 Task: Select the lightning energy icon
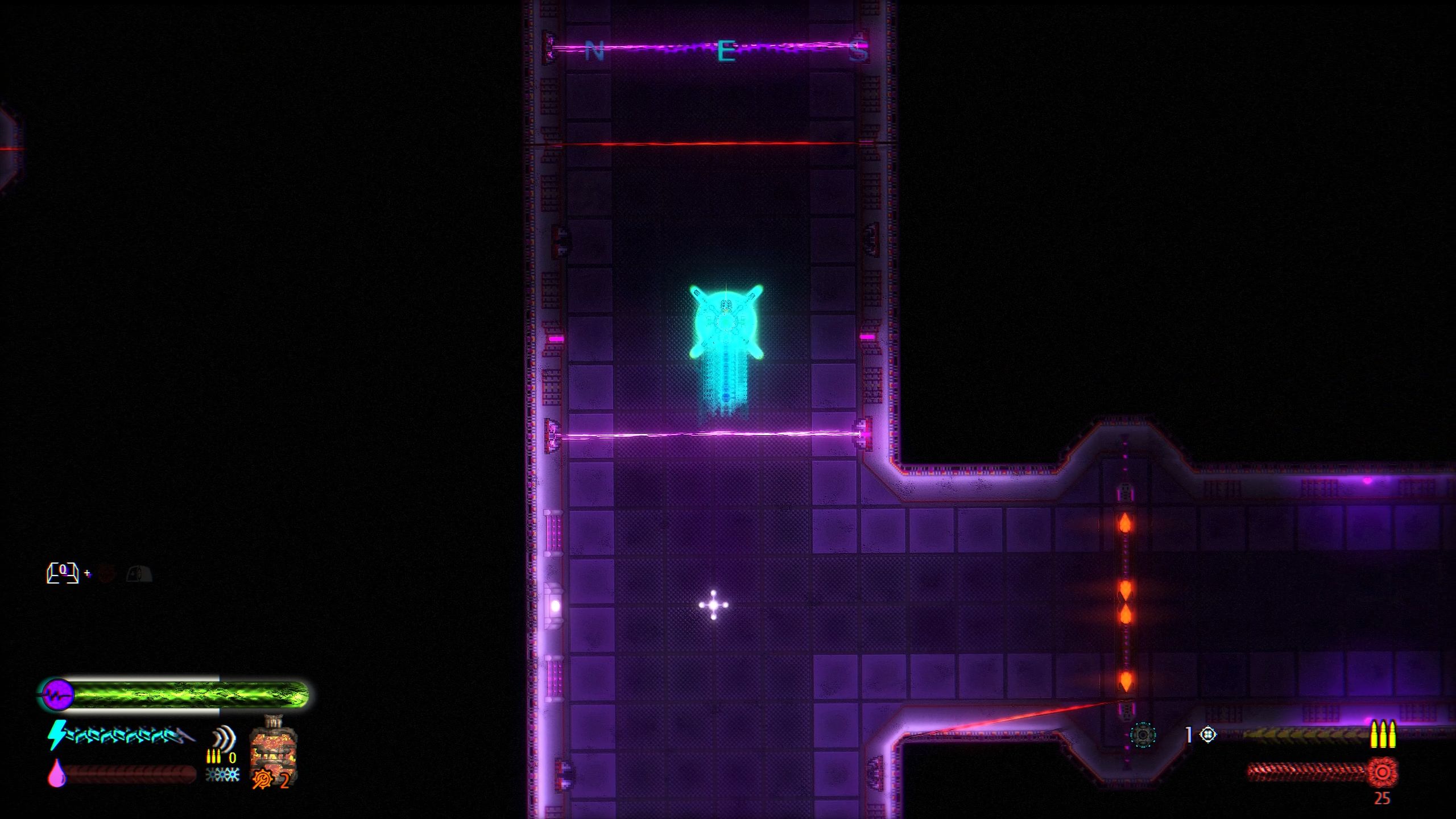[x=58, y=735]
